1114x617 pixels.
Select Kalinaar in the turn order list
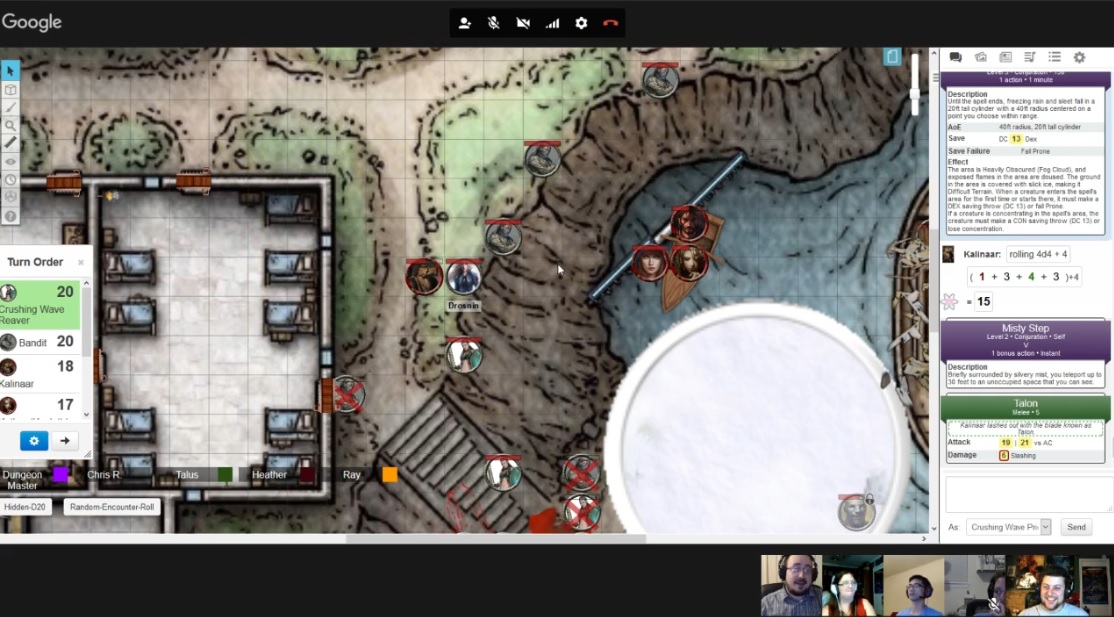tap(40, 374)
